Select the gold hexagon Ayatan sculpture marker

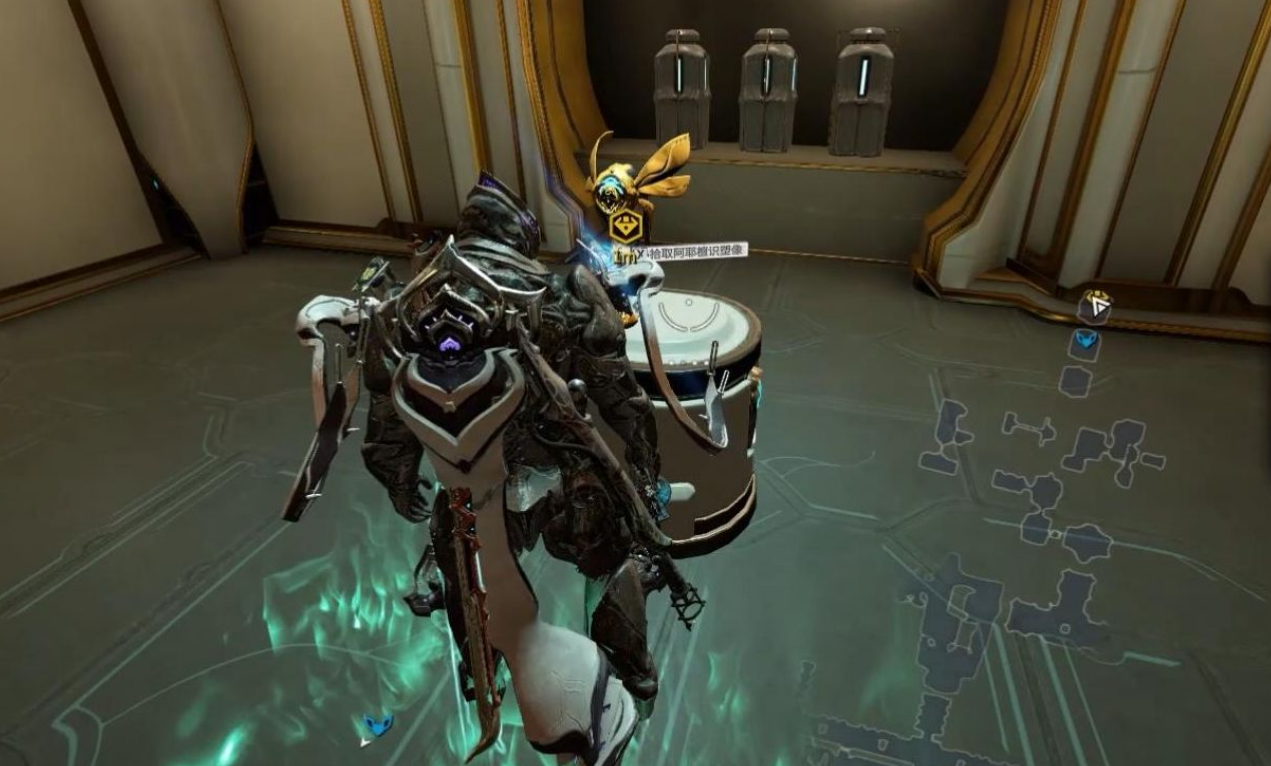click(x=625, y=227)
